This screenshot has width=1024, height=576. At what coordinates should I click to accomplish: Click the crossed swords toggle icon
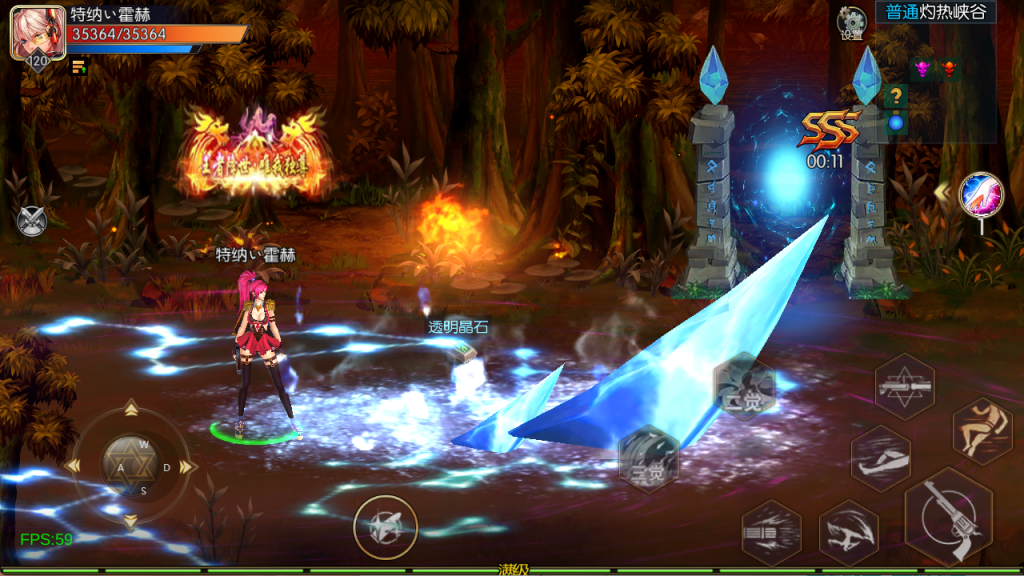(x=31, y=219)
